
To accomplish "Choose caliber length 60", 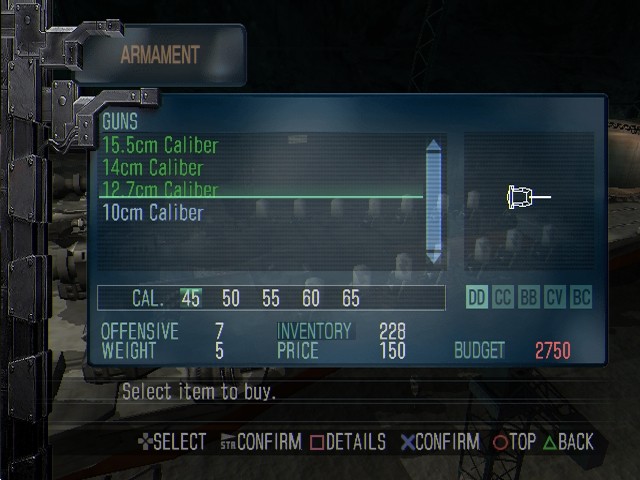I will [311, 298].
